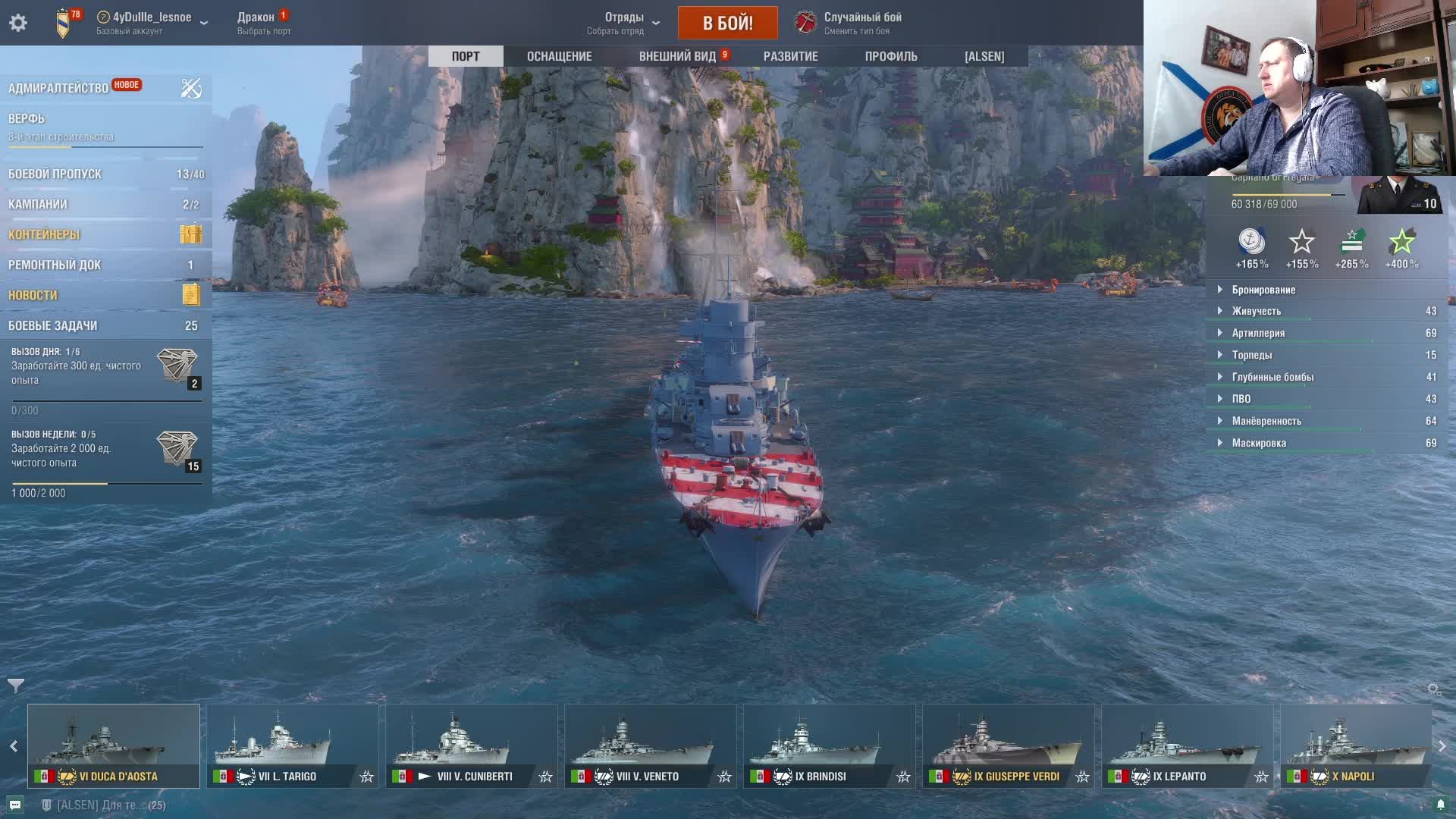Open the Контейнеры section
This screenshot has width=1456, height=819.
click(x=44, y=234)
